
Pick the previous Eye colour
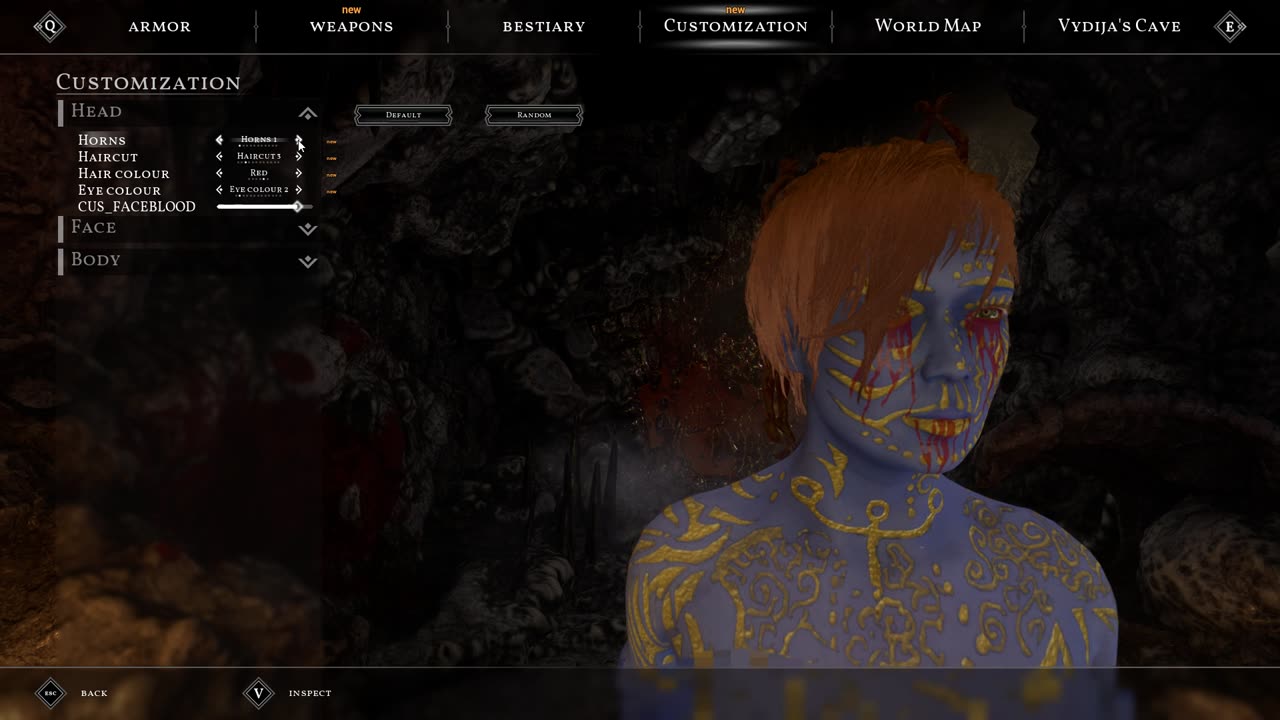[x=219, y=190]
